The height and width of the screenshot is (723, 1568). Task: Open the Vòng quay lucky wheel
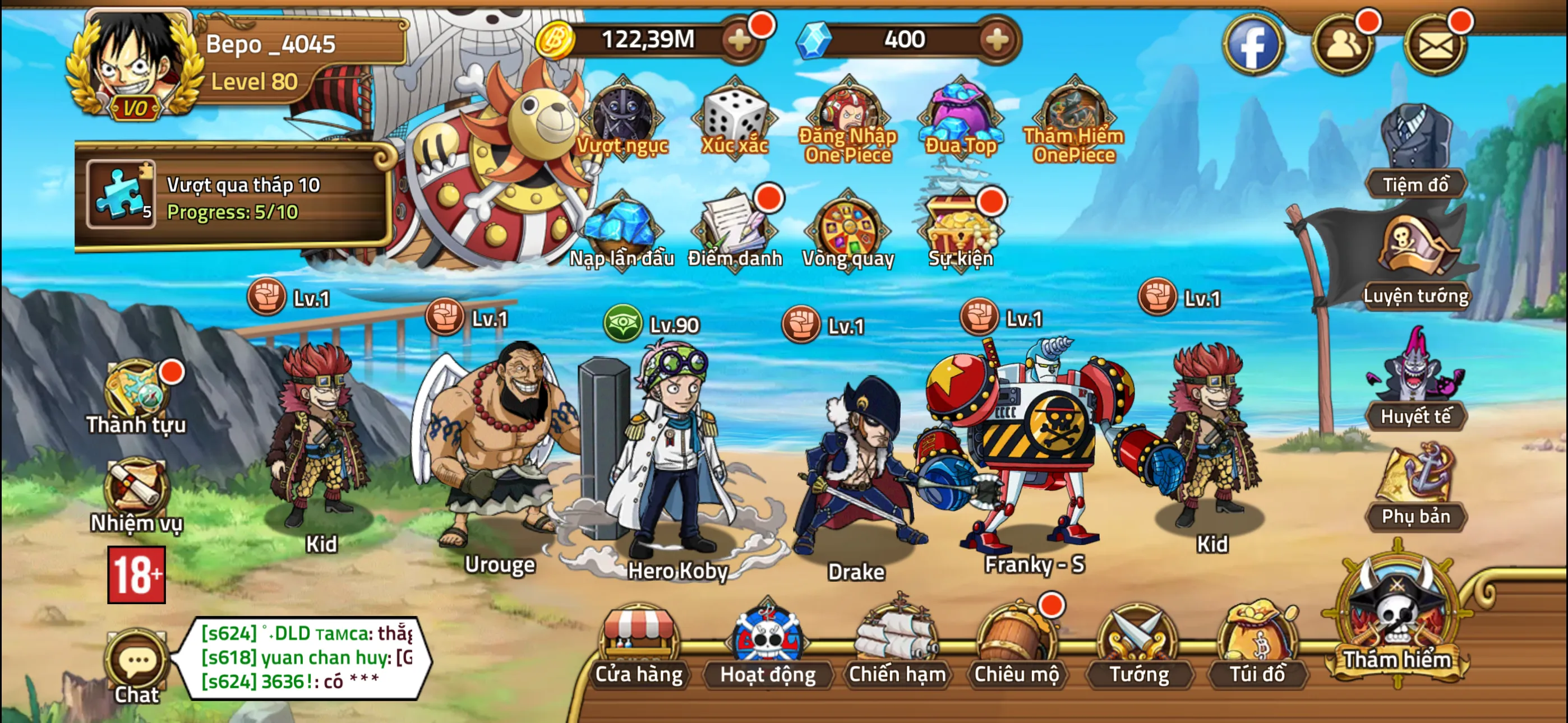pos(849,230)
